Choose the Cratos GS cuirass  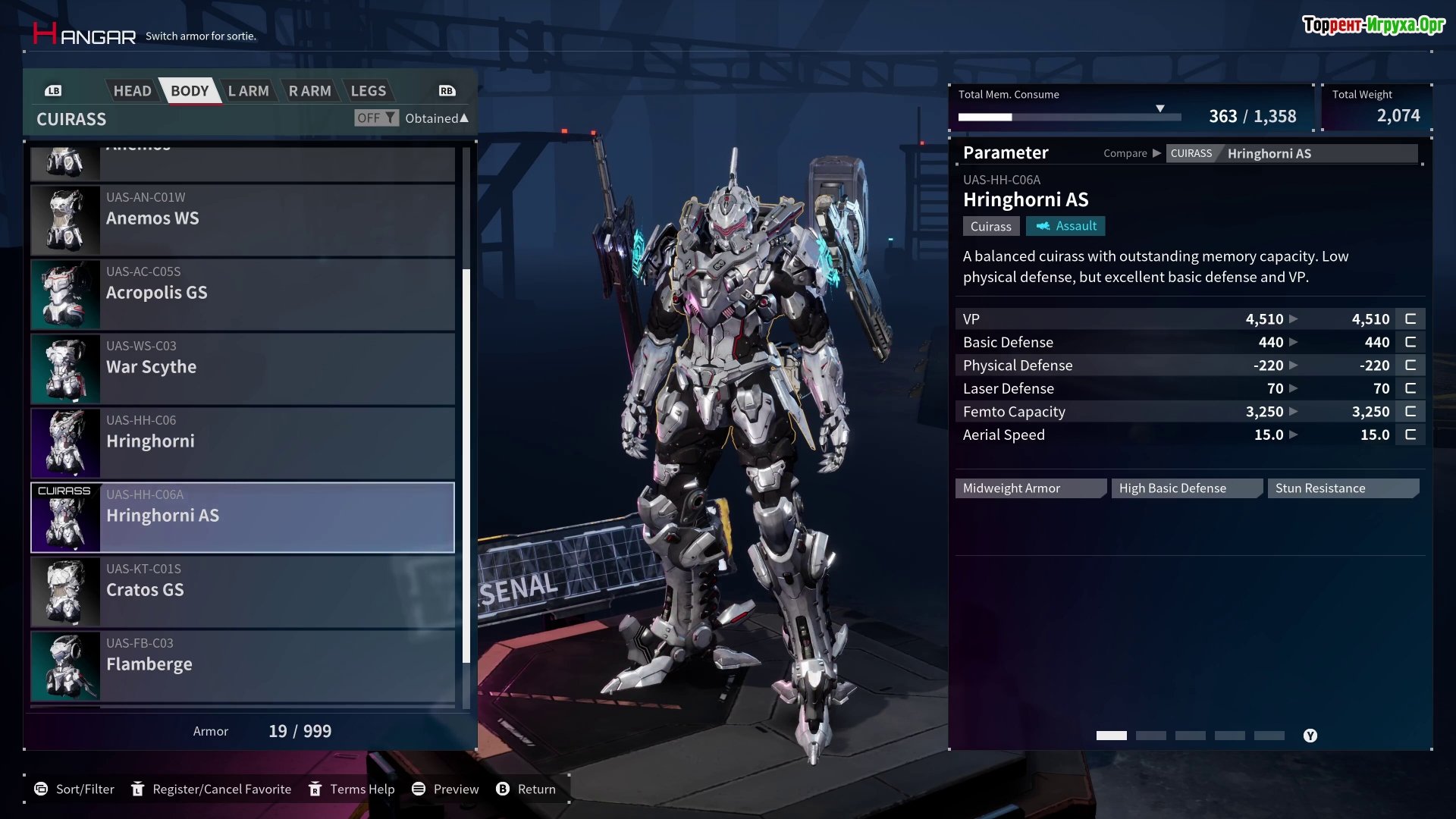pyautogui.click(x=243, y=591)
